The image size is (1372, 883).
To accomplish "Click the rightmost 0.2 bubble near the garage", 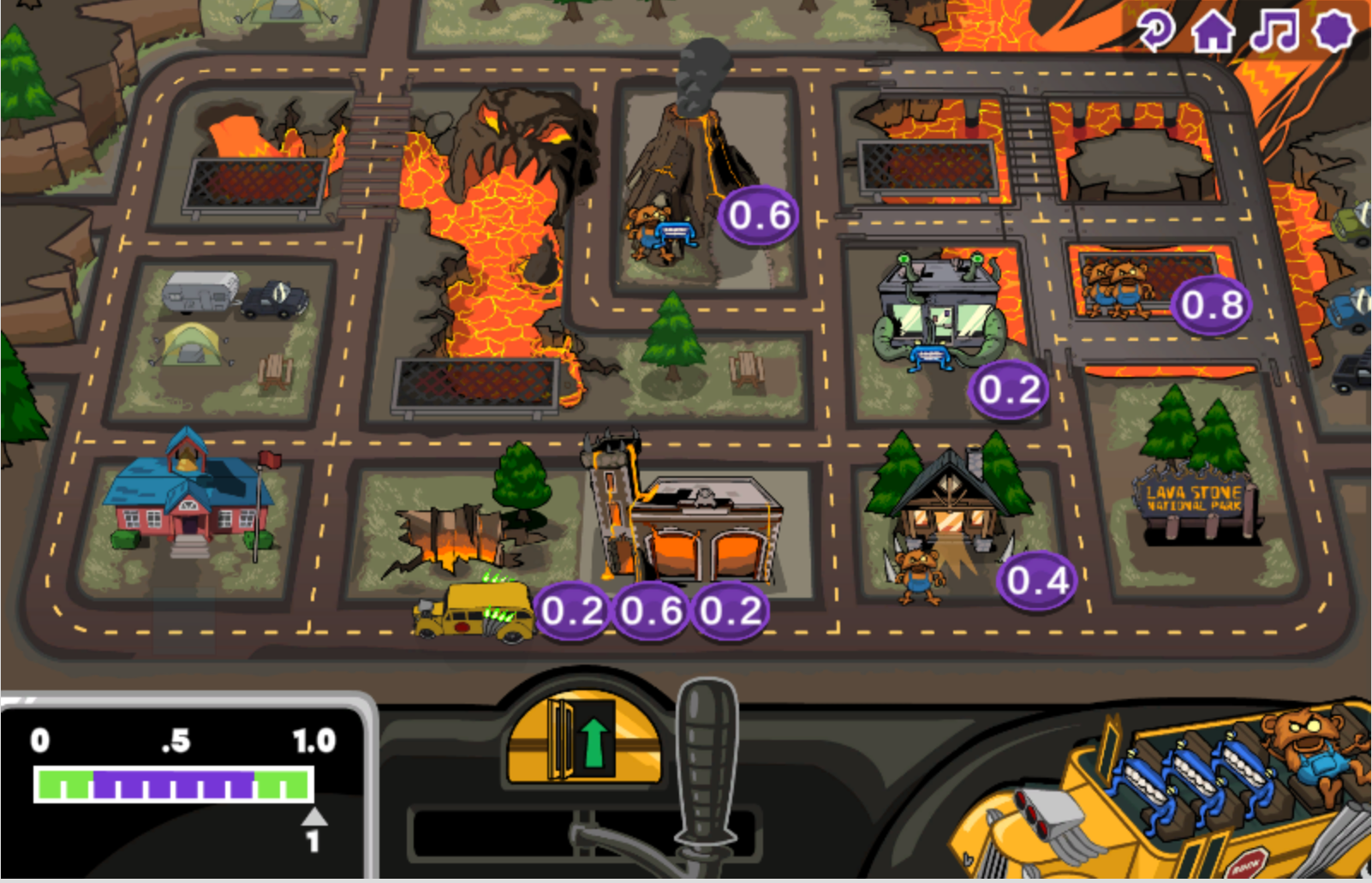I will click(x=729, y=612).
